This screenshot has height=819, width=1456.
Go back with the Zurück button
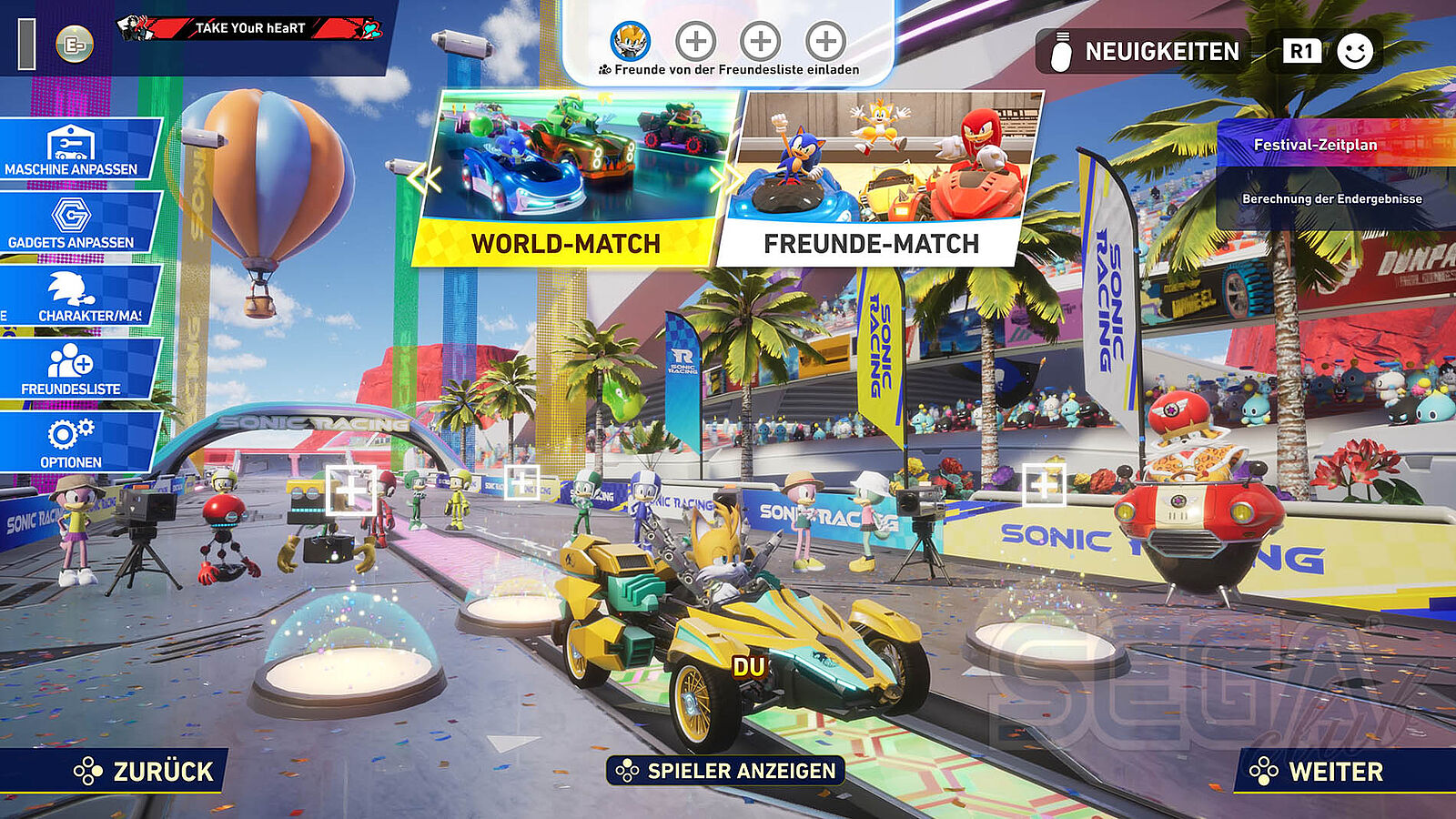[144, 772]
